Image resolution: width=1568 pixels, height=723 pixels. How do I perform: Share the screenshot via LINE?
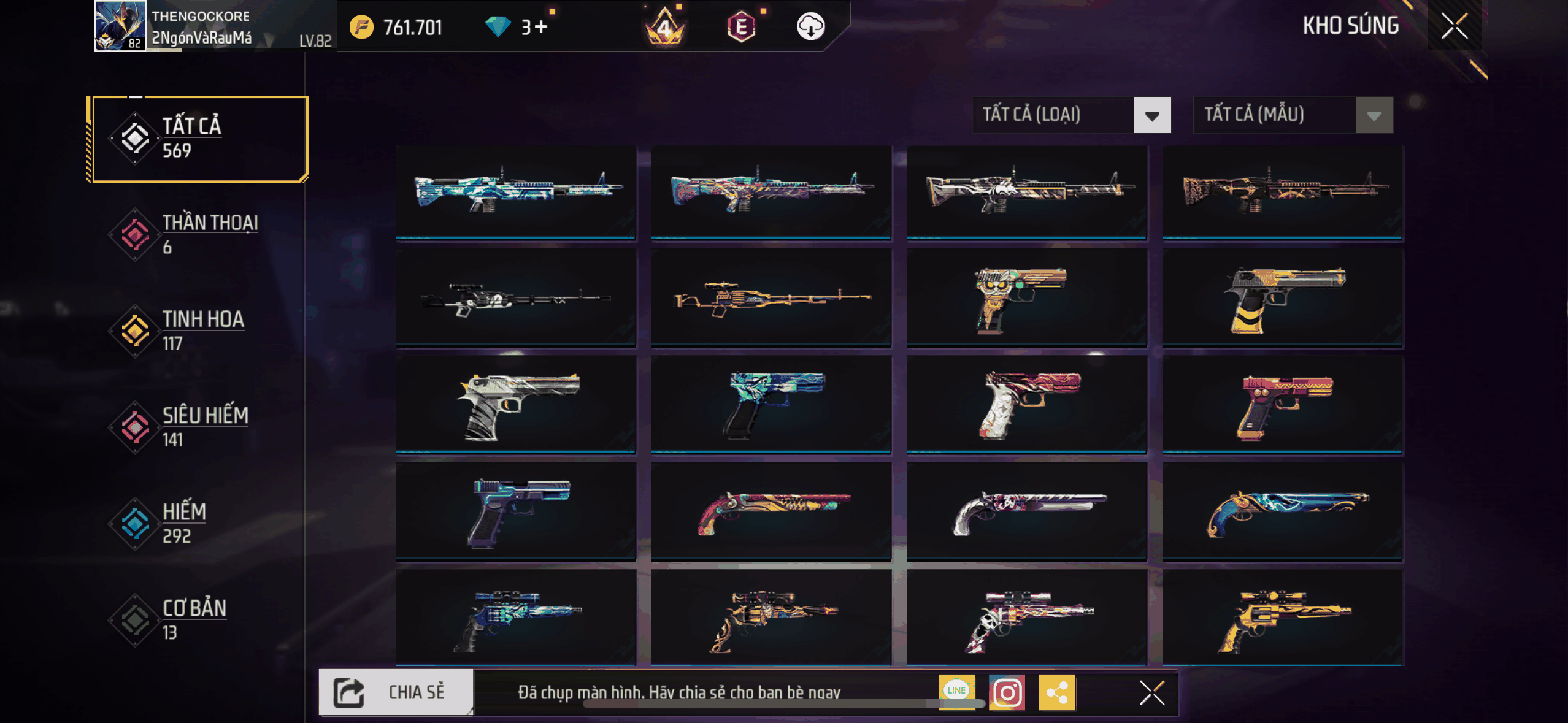tap(956, 692)
